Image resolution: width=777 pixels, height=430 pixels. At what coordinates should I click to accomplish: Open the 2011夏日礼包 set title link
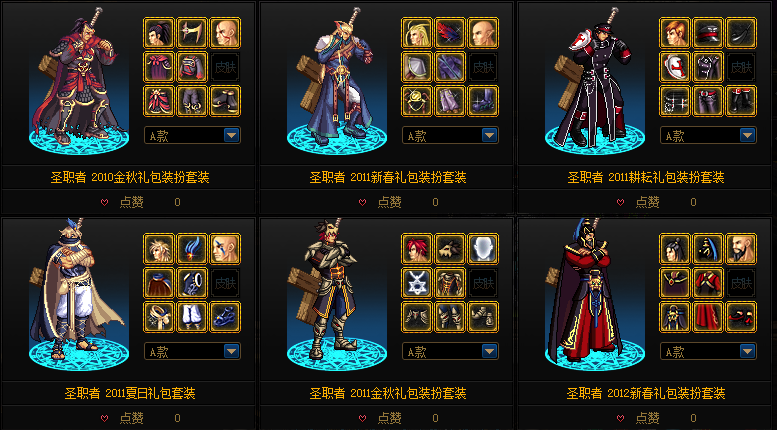pyautogui.click(x=130, y=393)
